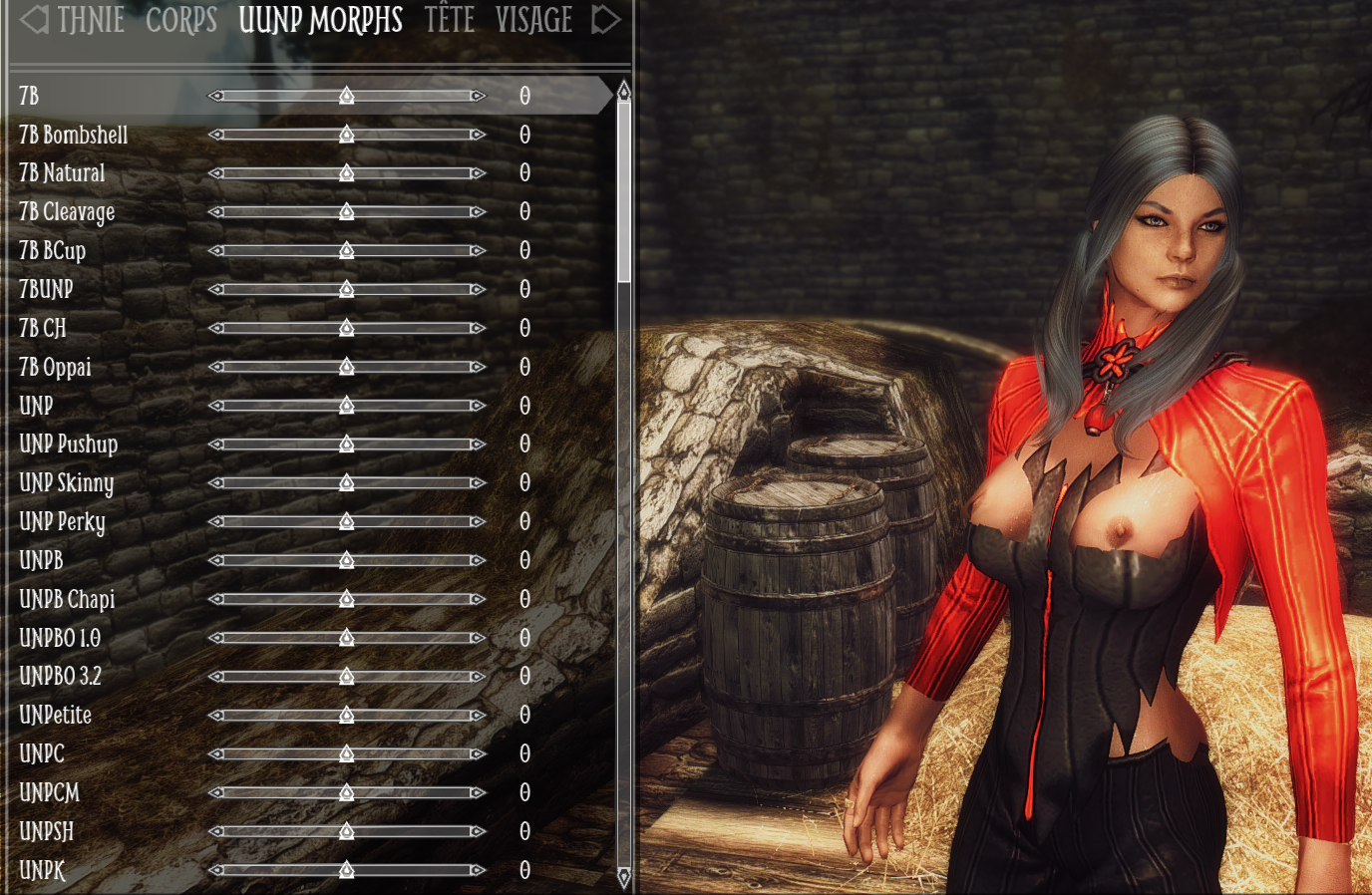Select the VISAGE tab
1372x895 pixels.
(x=533, y=20)
